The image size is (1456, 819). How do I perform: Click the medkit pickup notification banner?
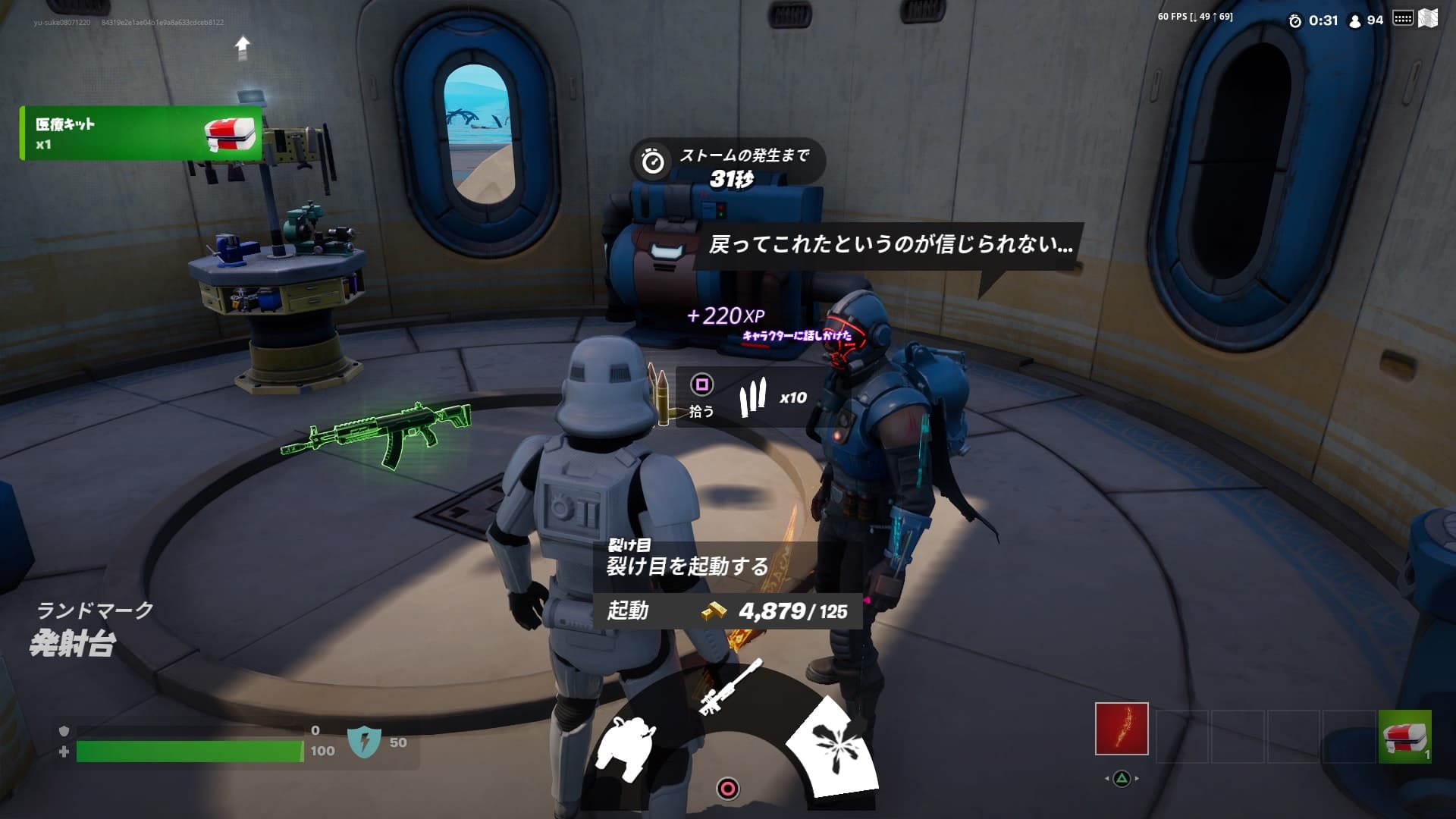coord(141,133)
